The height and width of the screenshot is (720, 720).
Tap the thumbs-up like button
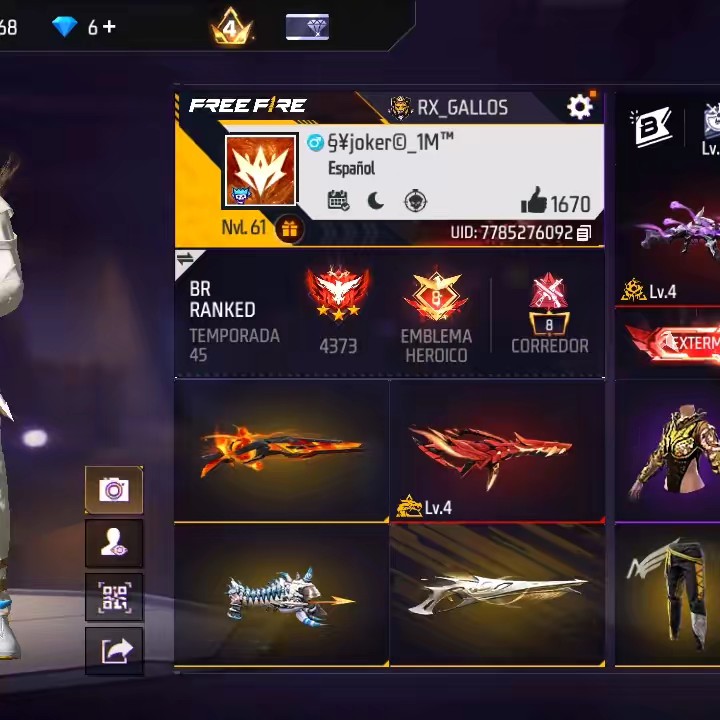pos(534,203)
